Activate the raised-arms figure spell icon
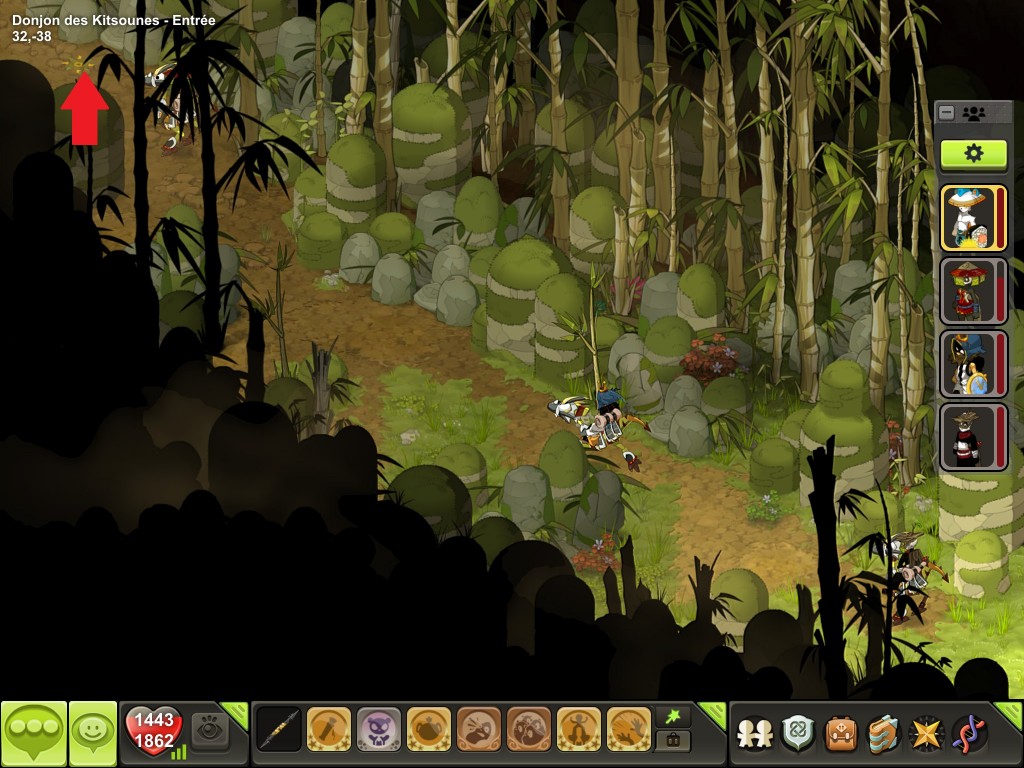 (x=579, y=729)
